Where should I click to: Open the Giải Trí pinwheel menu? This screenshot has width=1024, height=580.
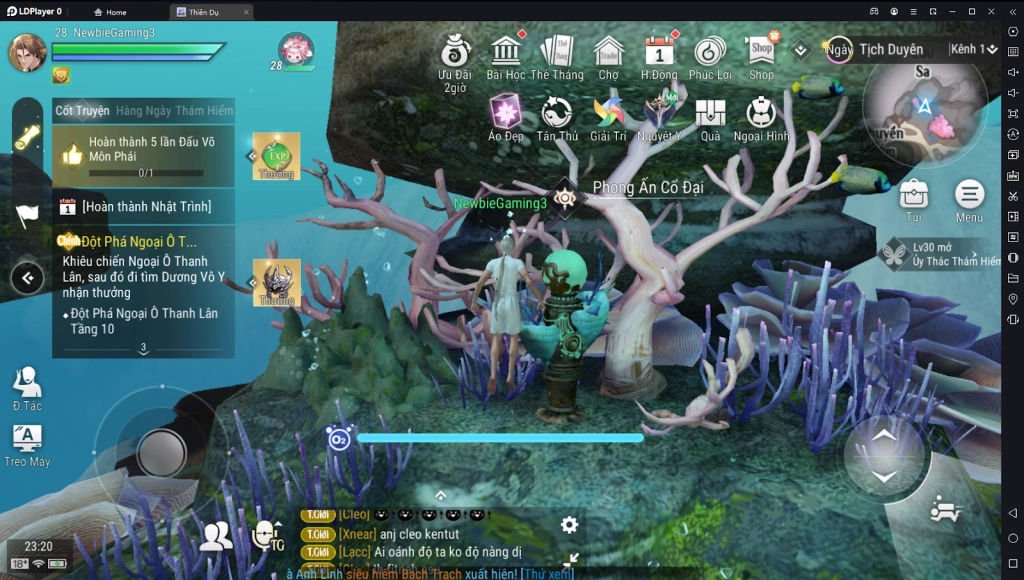(x=608, y=114)
